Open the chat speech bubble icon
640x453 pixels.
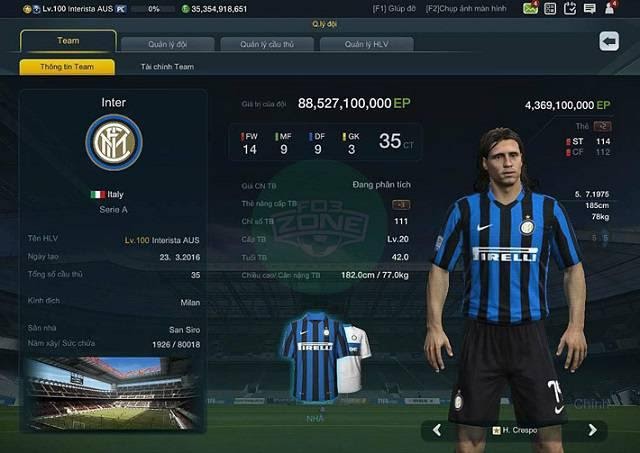[x=589, y=8]
